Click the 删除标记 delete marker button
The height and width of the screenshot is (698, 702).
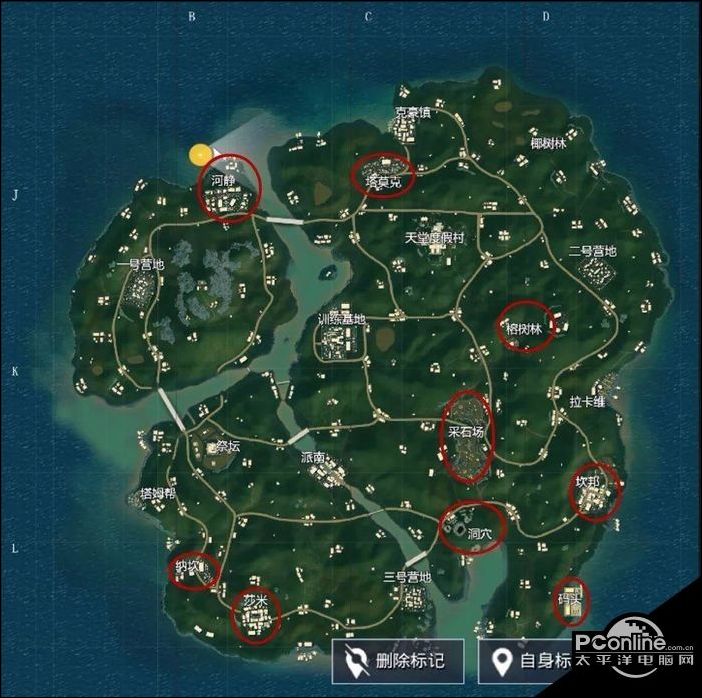coord(397,661)
